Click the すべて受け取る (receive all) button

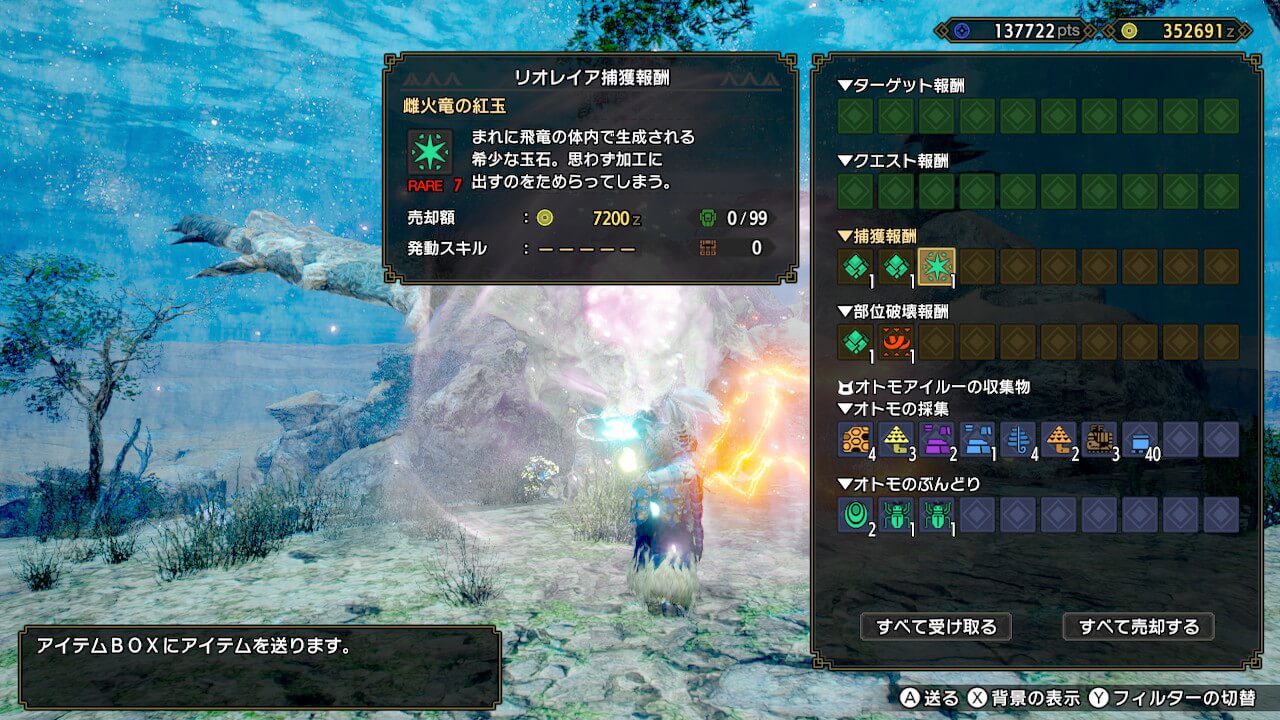point(936,627)
